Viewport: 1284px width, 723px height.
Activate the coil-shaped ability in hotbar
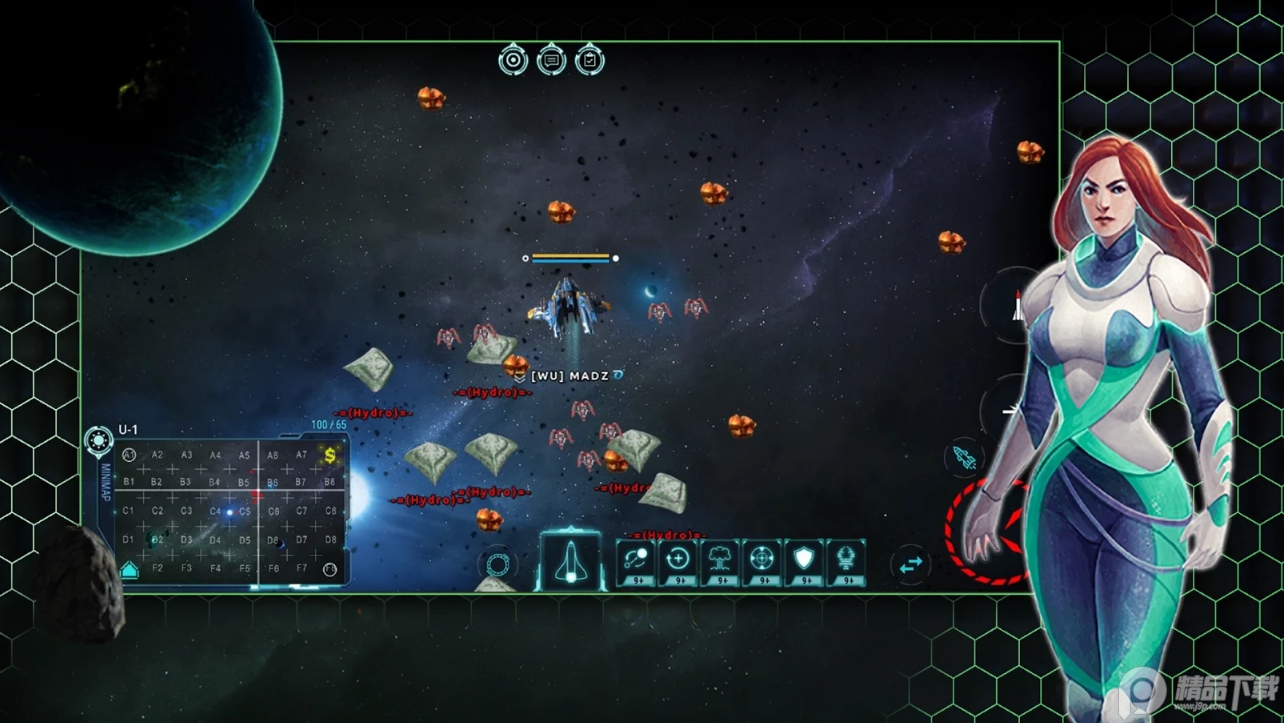click(847, 561)
